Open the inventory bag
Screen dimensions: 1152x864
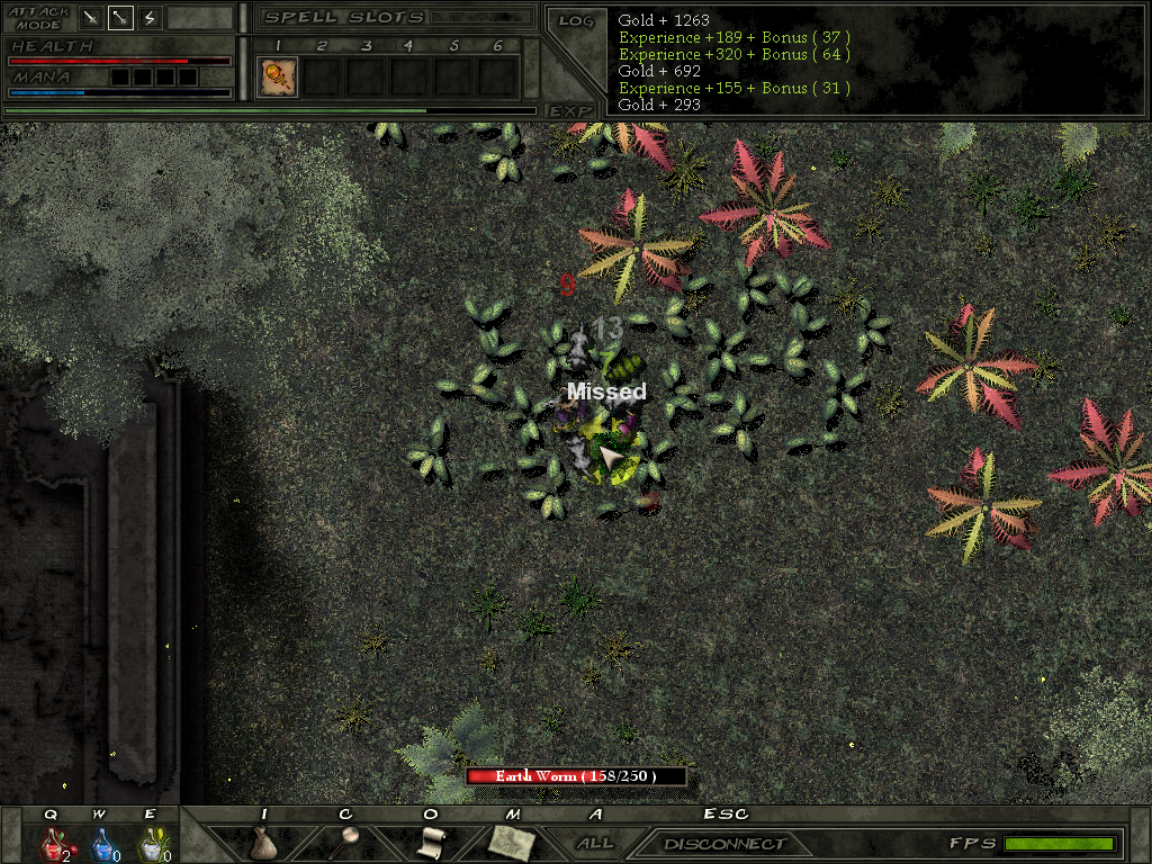pyautogui.click(x=264, y=843)
